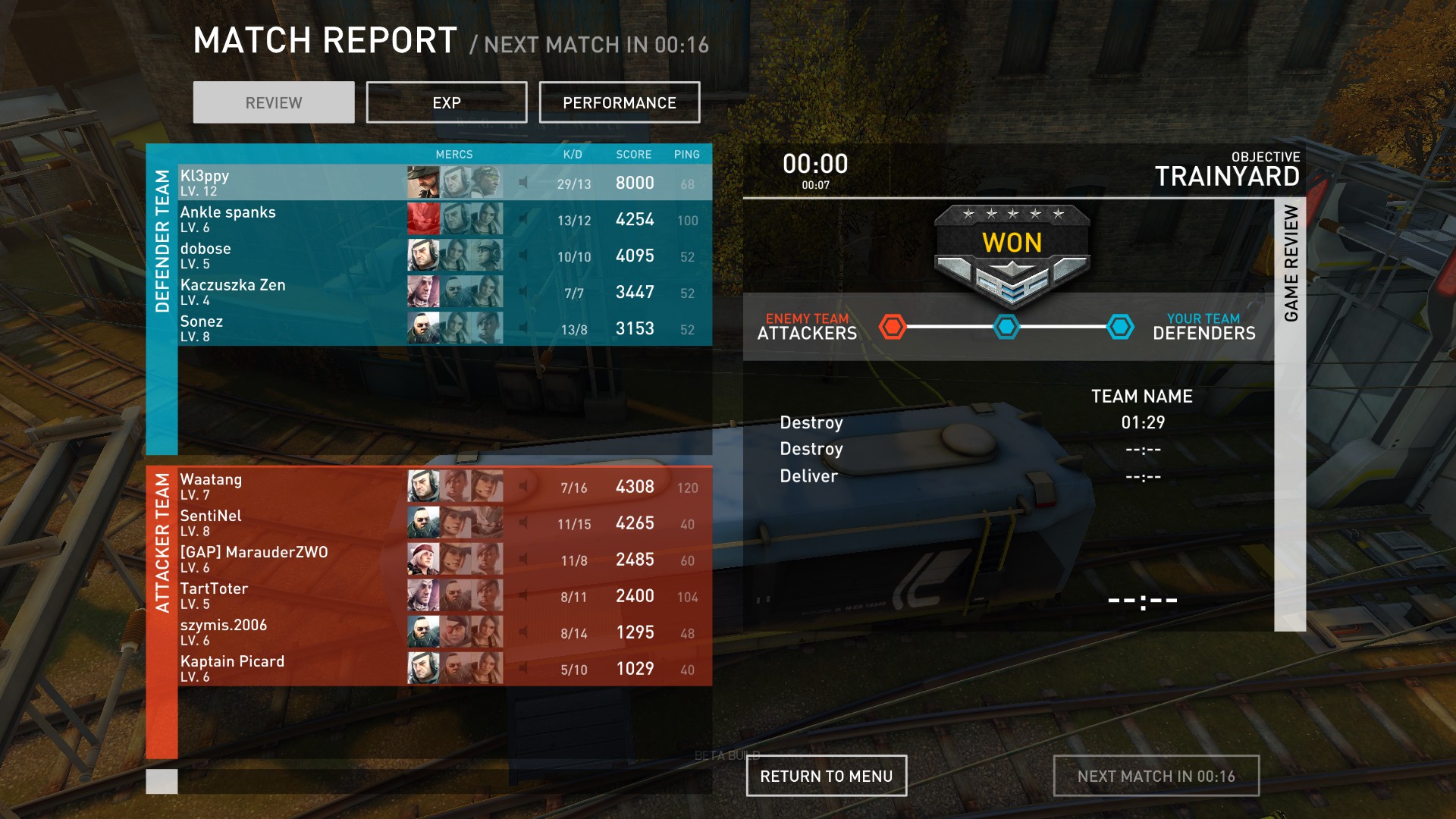This screenshot has width=1456, height=819.
Task: Switch to the Review tab
Action: click(x=273, y=102)
